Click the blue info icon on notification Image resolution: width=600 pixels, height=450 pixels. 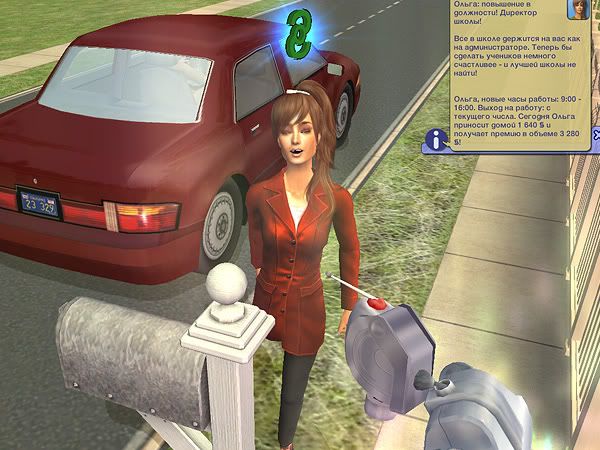tap(435, 139)
